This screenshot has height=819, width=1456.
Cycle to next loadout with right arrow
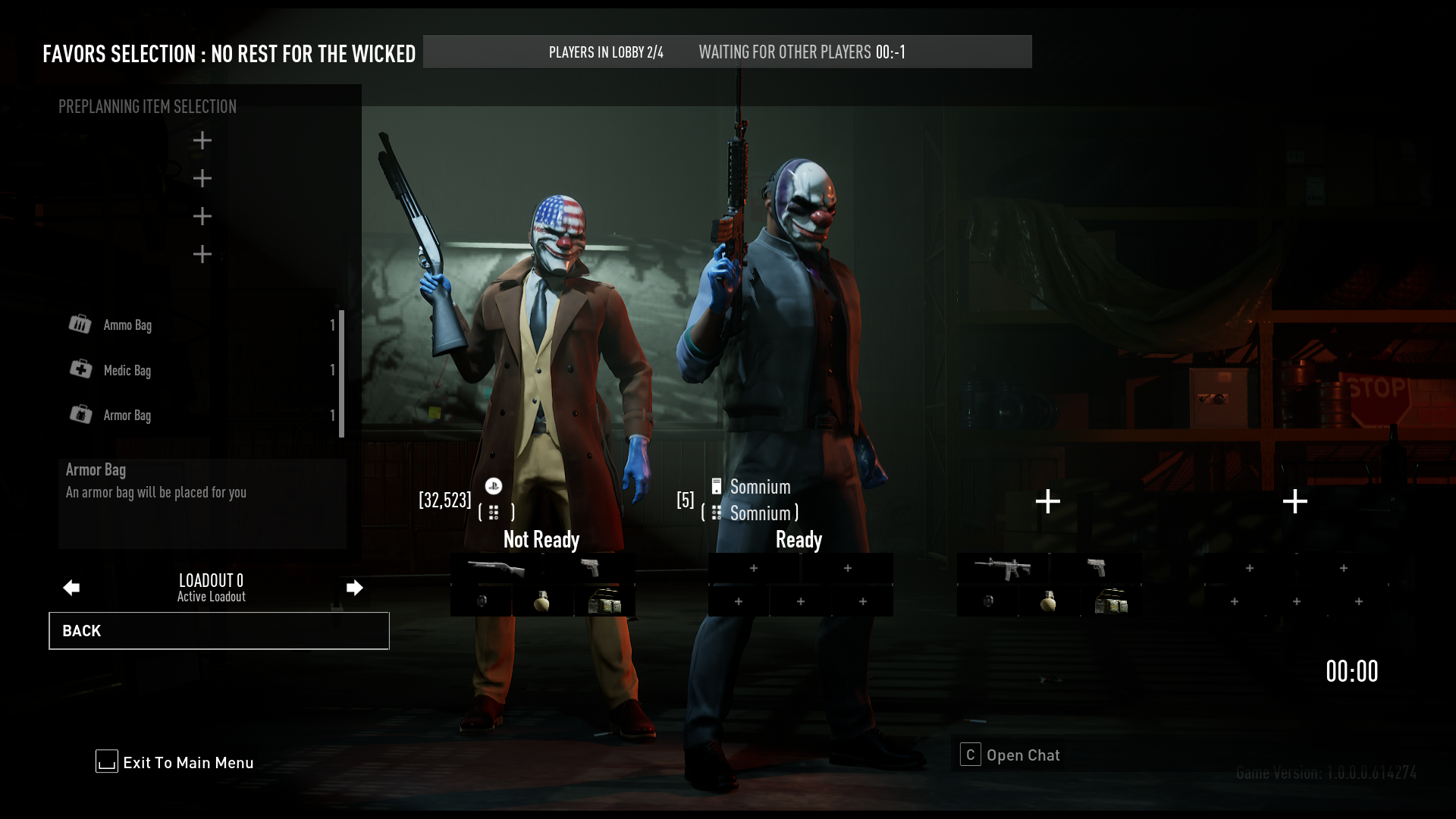click(x=354, y=587)
